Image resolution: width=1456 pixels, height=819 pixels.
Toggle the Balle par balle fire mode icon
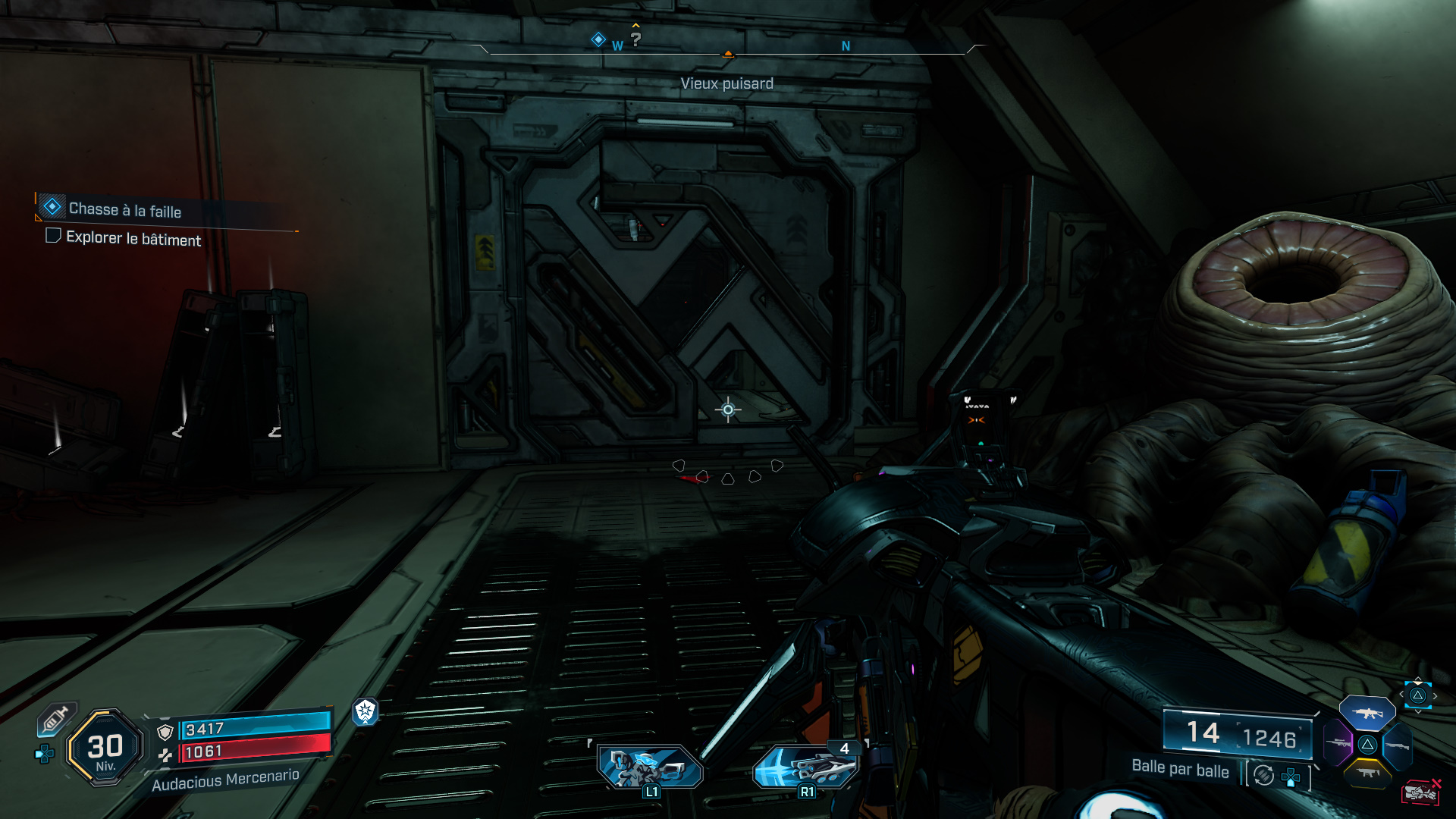pyautogui.click(x=1263, y=775)
